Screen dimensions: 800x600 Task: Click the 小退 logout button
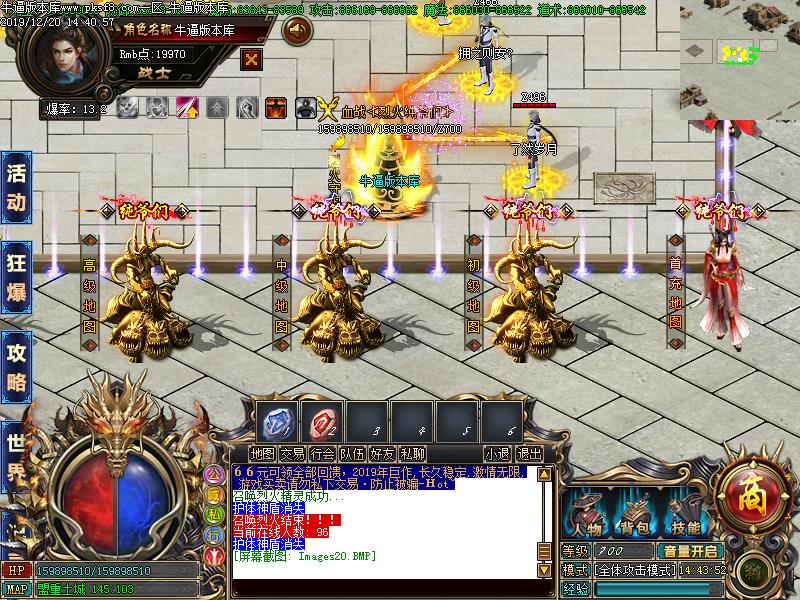[x=498, y=454]
